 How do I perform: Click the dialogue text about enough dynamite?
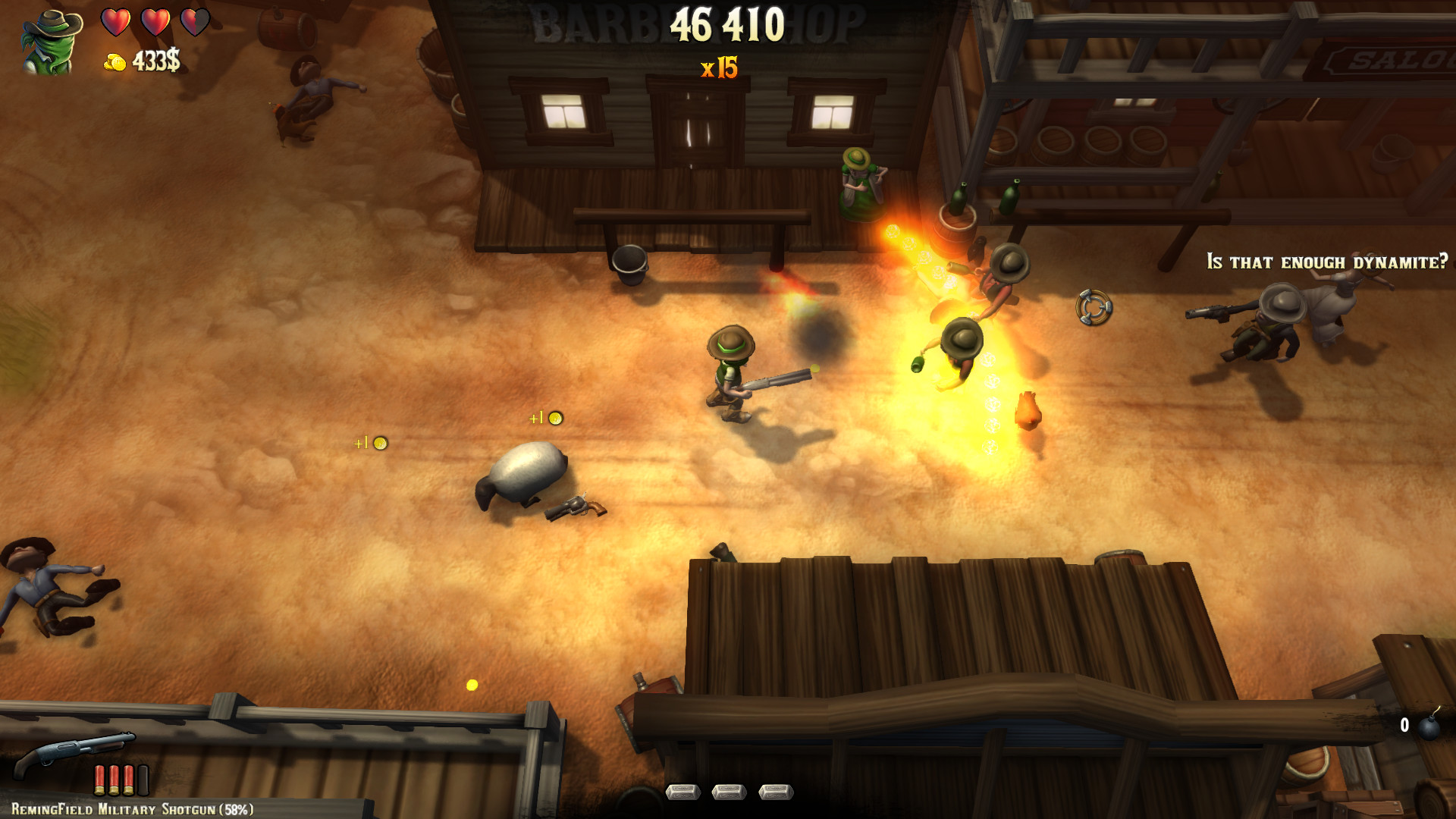pos(1326,259)
